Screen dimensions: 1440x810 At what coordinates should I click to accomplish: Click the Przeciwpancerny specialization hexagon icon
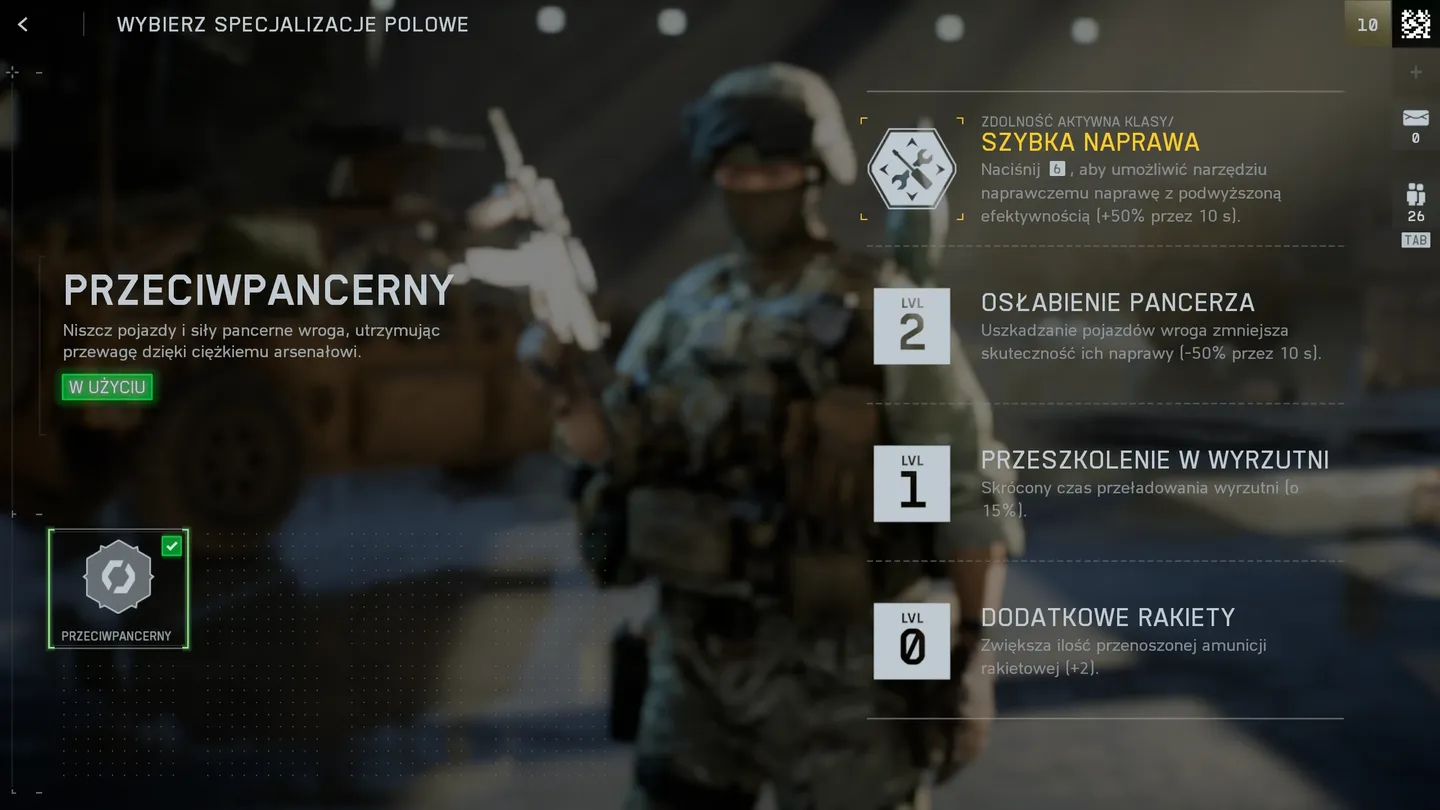(x=118, y=577)
